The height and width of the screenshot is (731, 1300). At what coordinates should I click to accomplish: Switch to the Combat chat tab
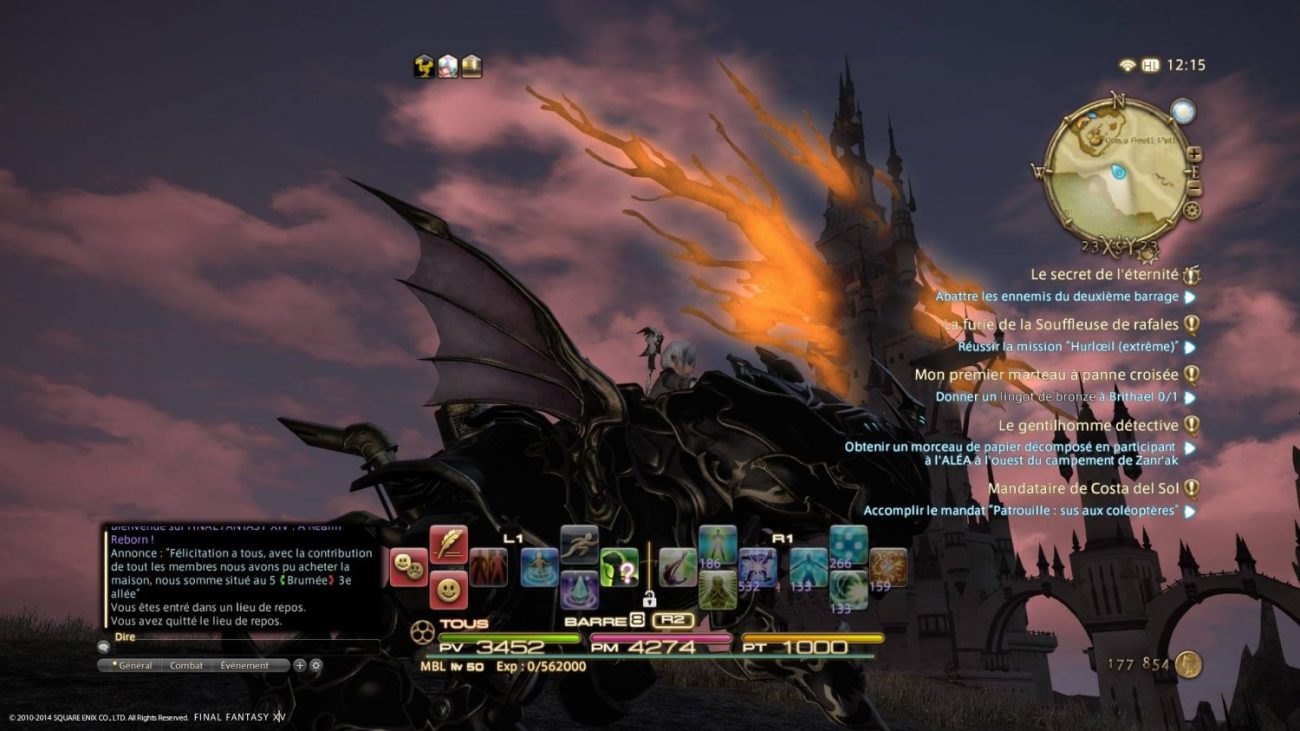pos(186,665)
